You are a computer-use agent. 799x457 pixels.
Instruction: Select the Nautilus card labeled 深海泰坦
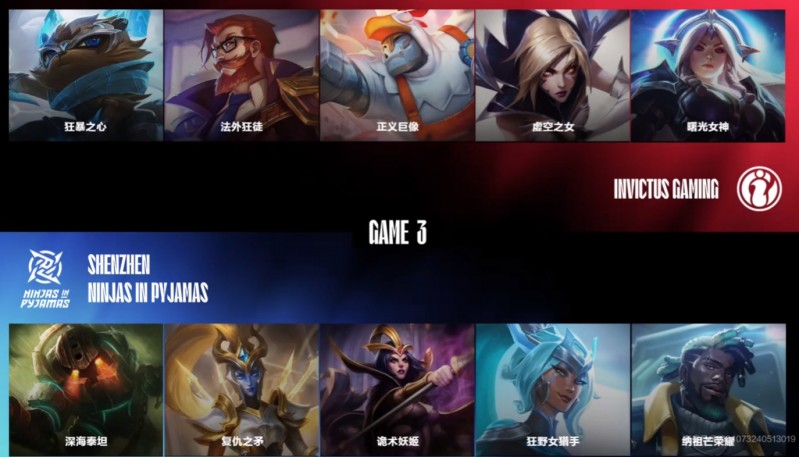tap(85, 390)
